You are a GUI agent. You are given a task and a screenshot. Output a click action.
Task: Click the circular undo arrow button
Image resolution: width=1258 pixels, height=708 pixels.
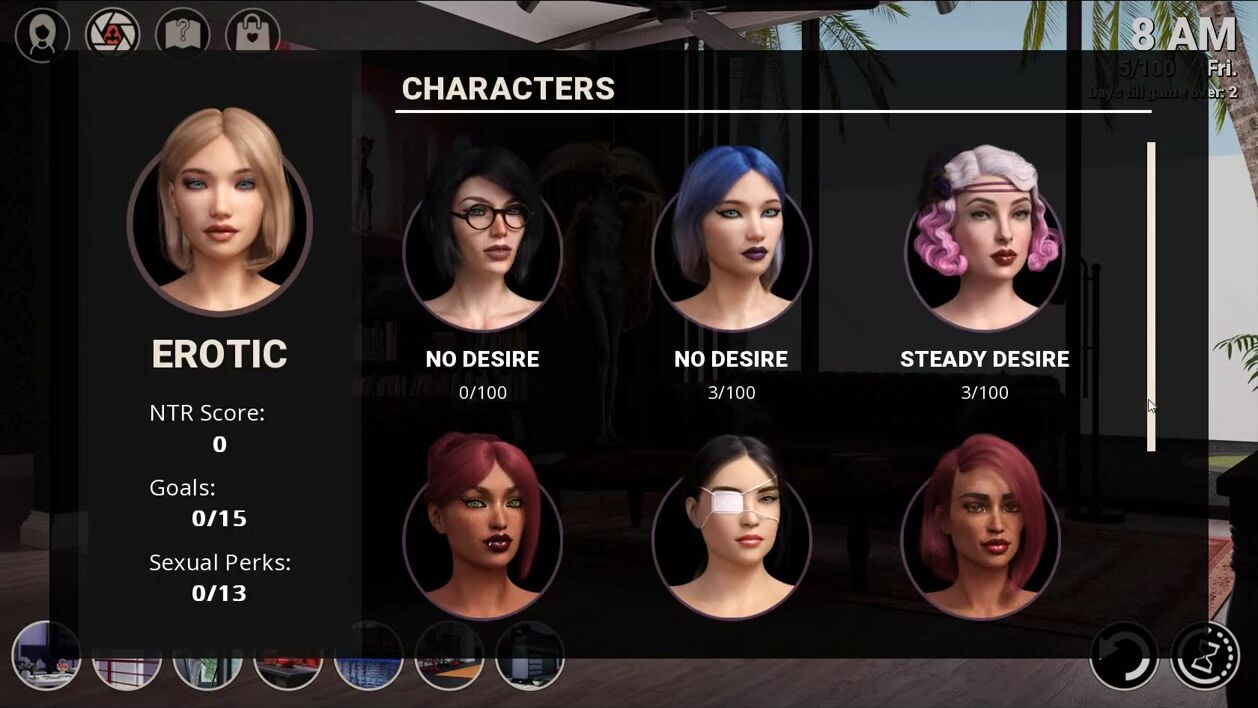1124,656
